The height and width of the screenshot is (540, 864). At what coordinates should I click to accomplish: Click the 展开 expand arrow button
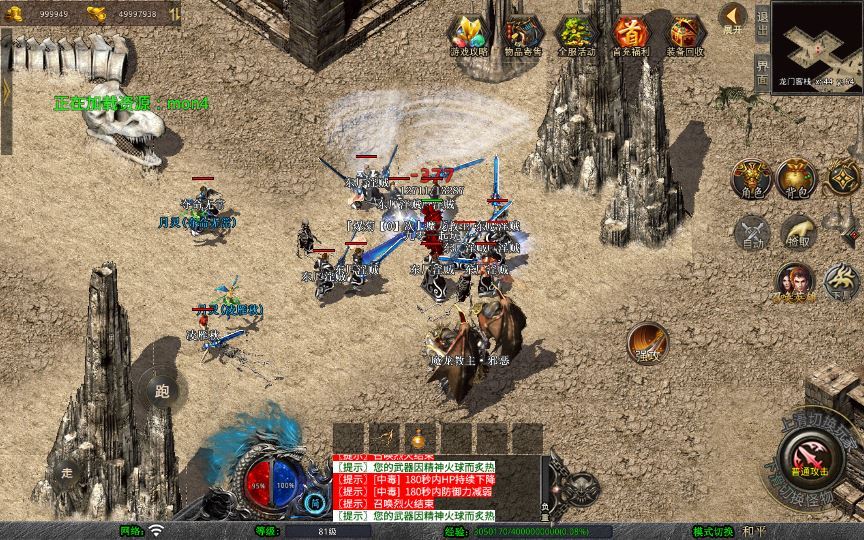(x=733, y=18)
